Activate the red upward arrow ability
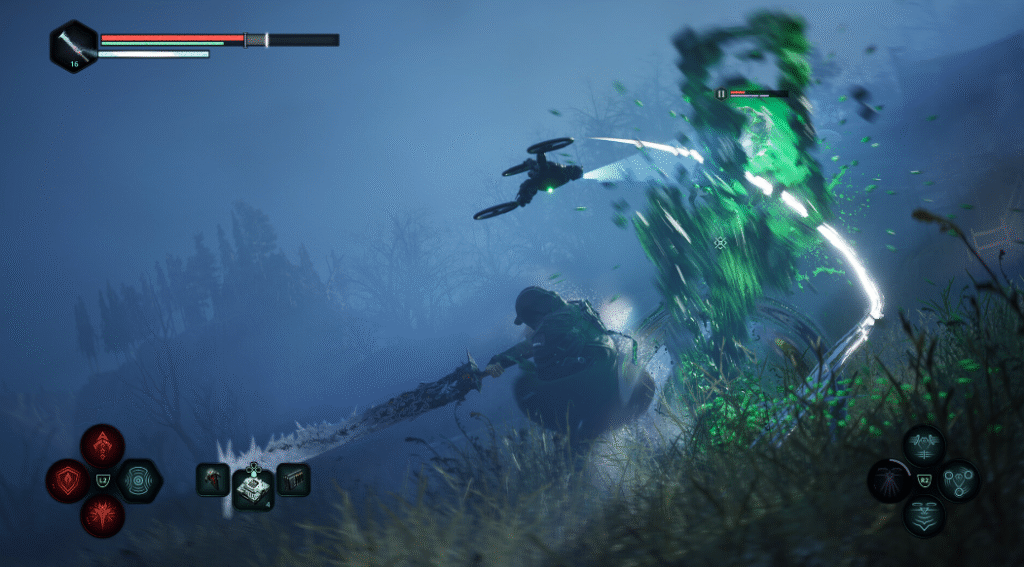 click(102, 445)
